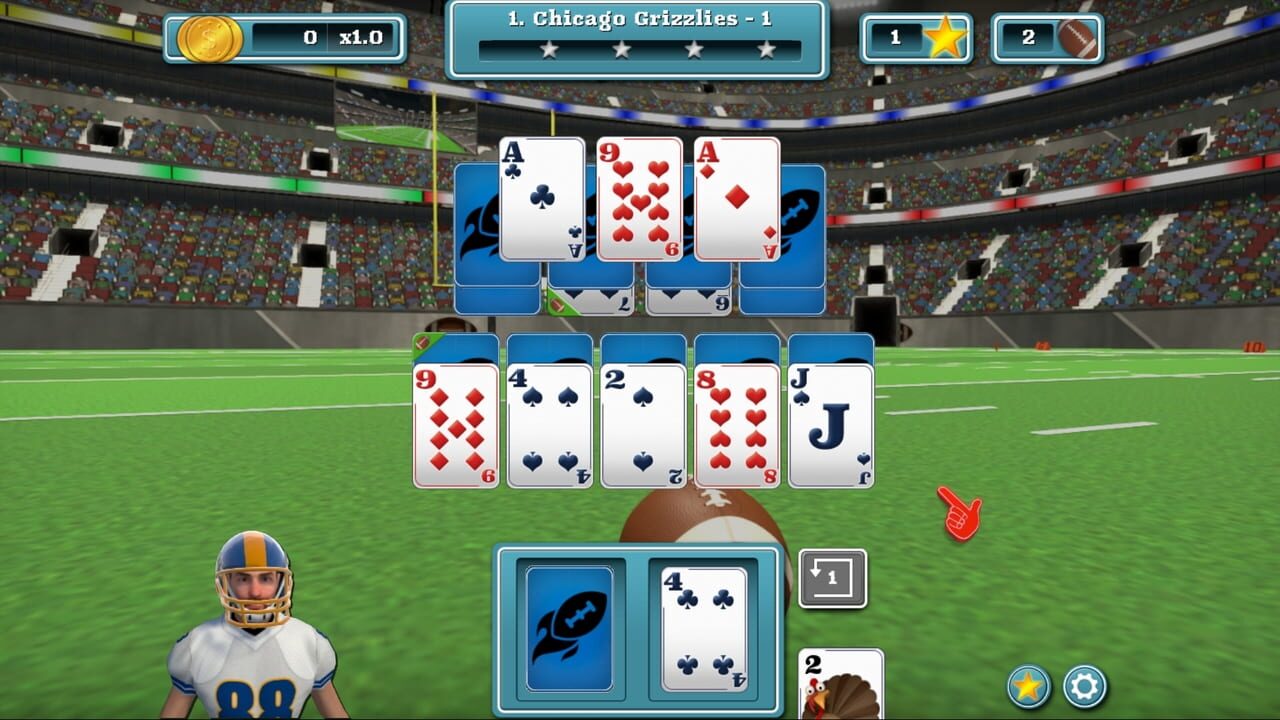Open the gold star achievements button
This screenshot has height=720, width=1280.
point(1018,690)
